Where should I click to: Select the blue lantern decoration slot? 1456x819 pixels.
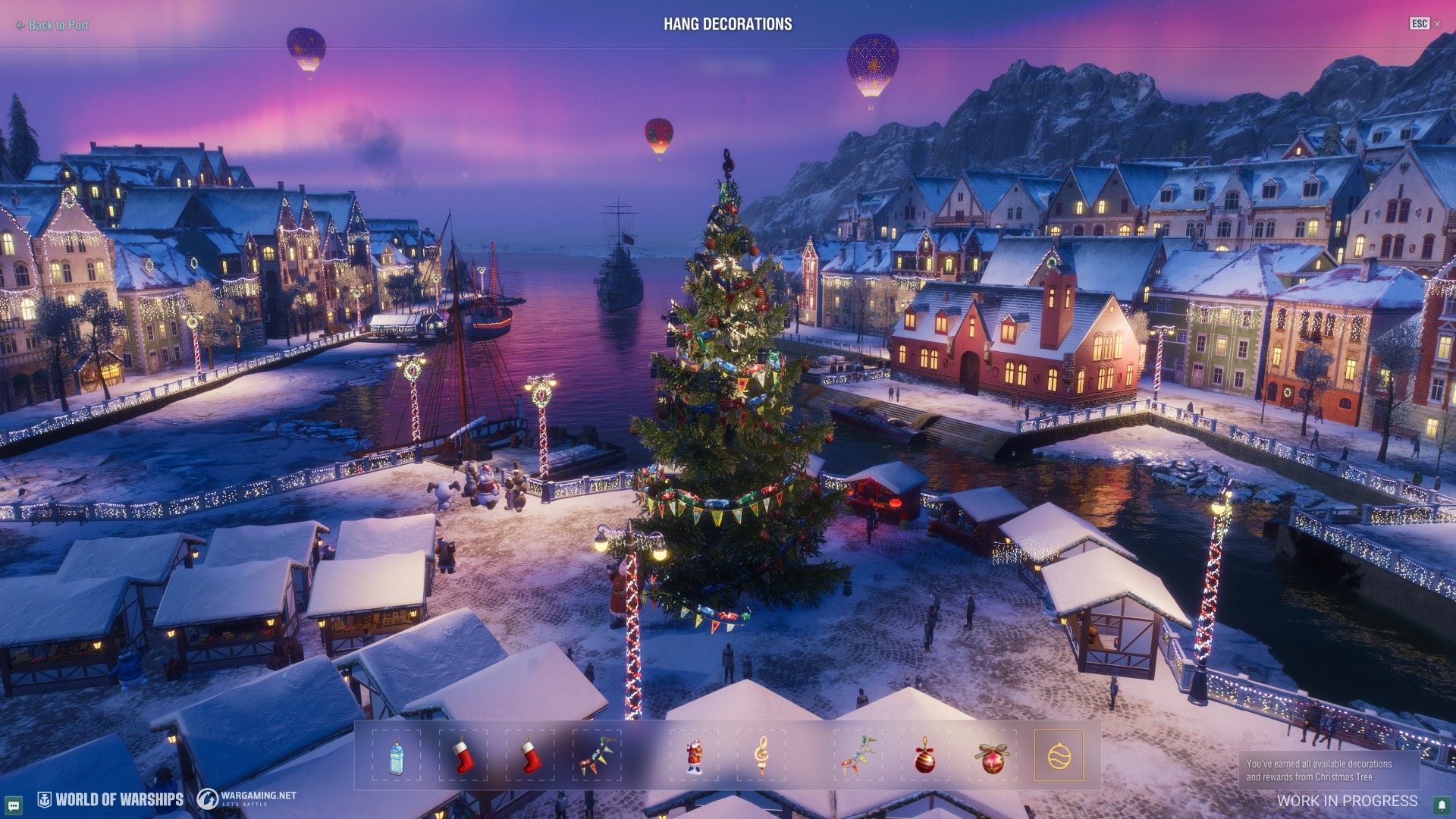point(396,756)
